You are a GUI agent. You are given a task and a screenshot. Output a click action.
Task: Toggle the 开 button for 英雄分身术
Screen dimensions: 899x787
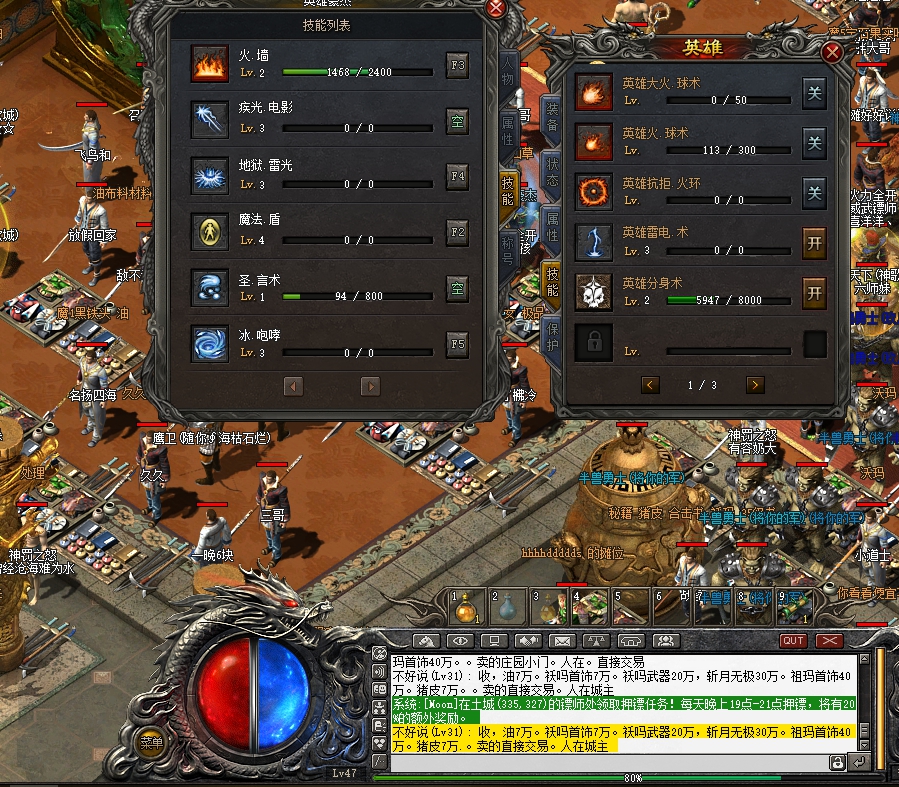point(814,292)
